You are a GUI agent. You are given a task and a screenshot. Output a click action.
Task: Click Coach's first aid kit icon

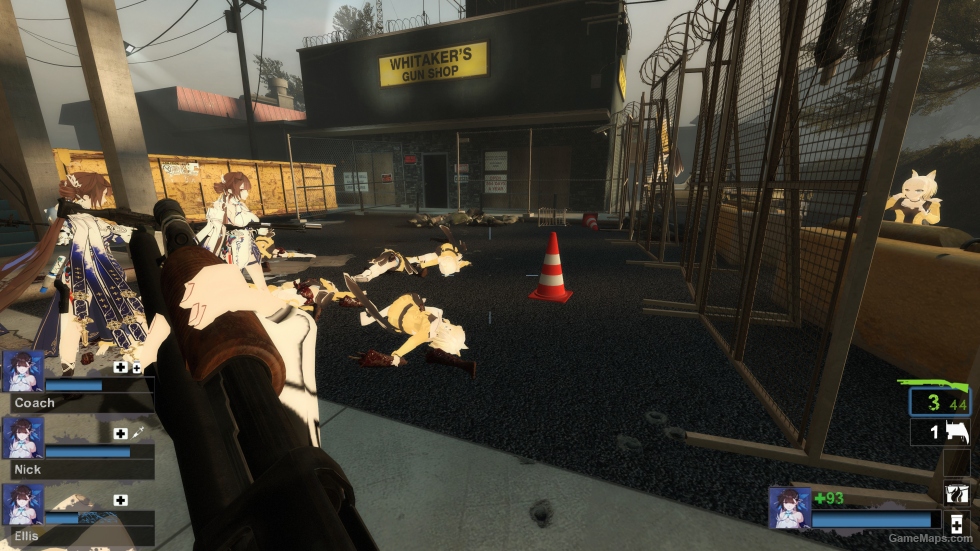click(121, 367)
